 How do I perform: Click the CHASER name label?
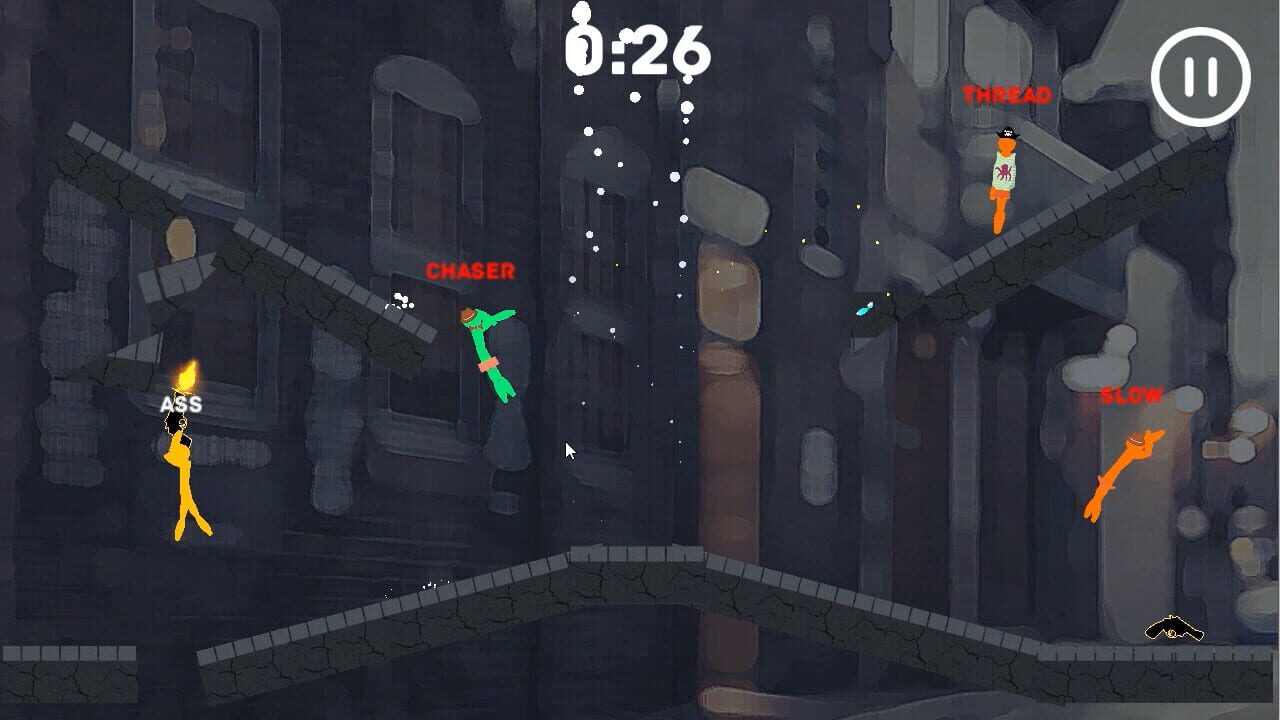(x=470, y=269)
